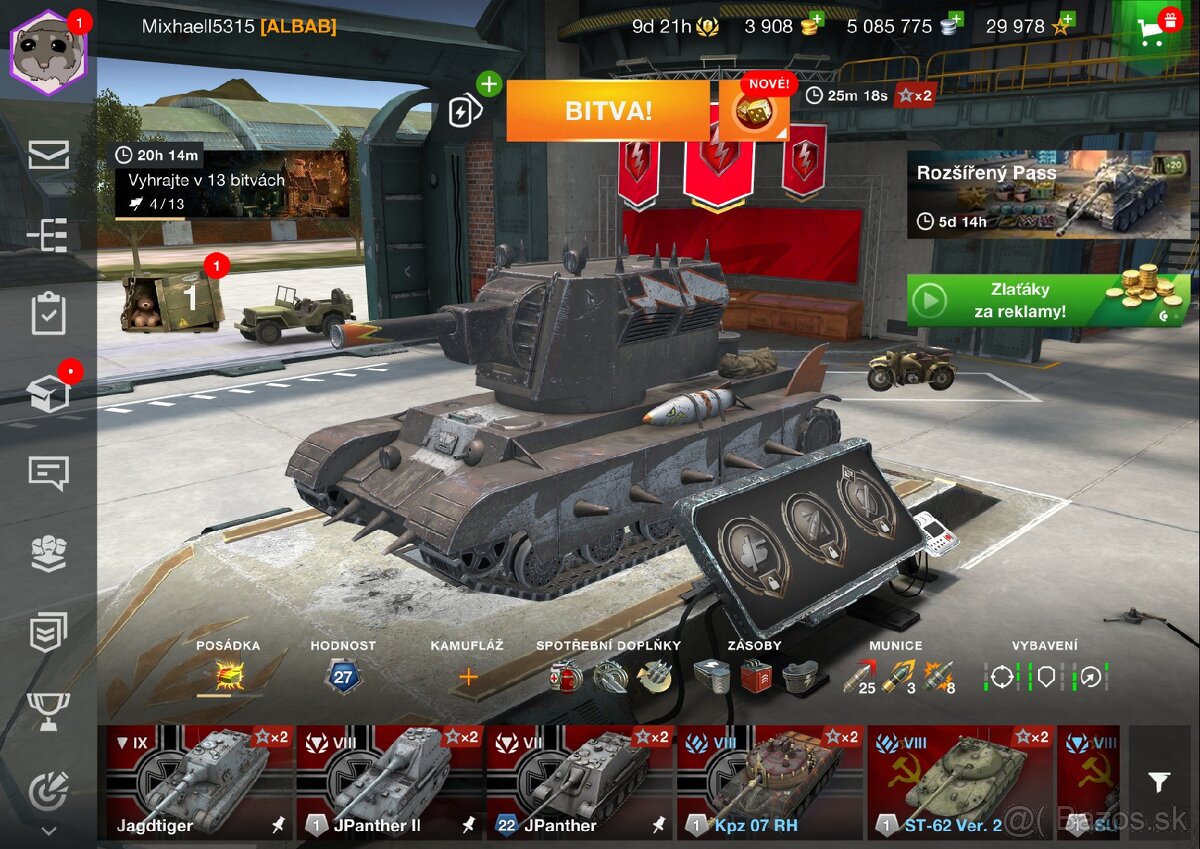Image resolution: width=1200 pixels, height=849 pixels.
Task: Open the chat speech bubble icon
Action: [x=48, y=472]
